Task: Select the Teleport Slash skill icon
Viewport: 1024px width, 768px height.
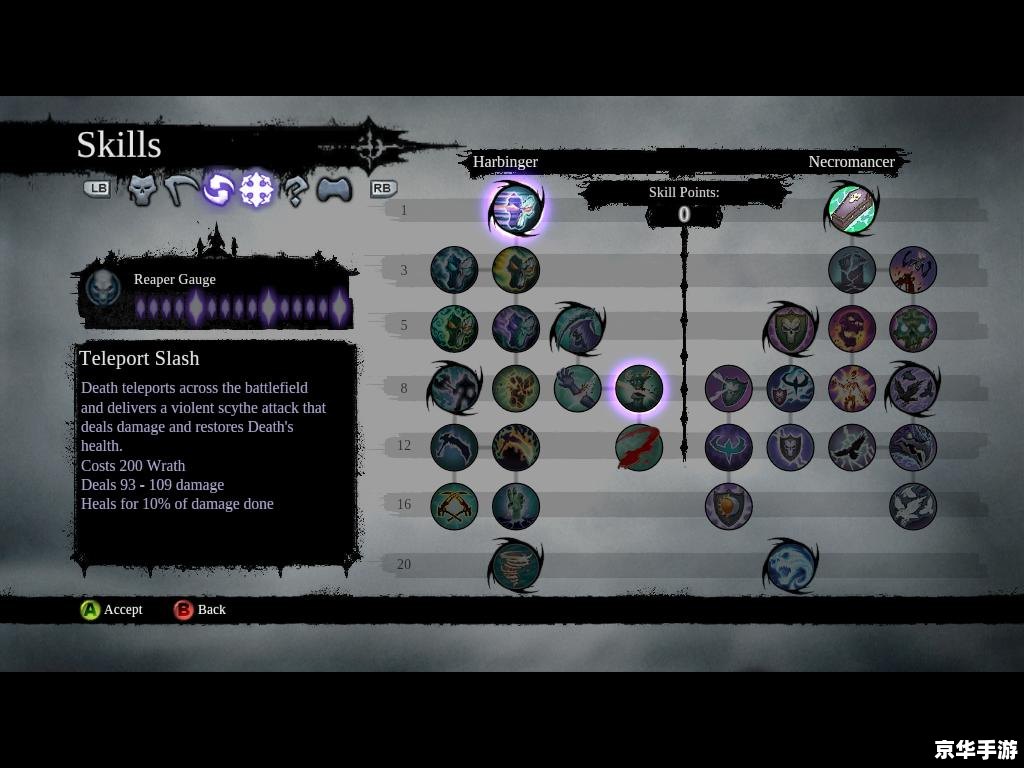Action: [516, 209]
